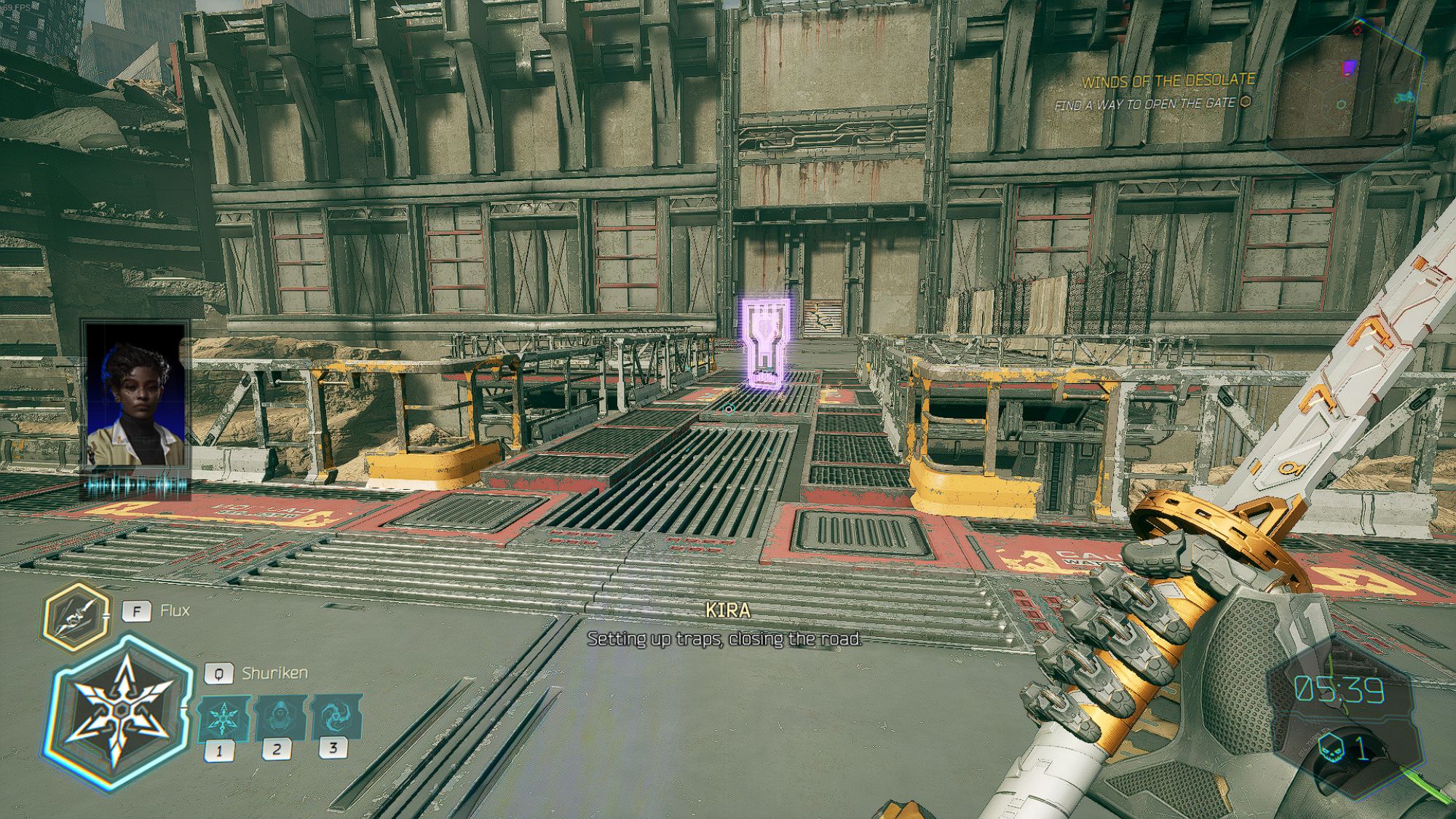Click the F keybind badge next to Flux

click(x=138, y=612)
